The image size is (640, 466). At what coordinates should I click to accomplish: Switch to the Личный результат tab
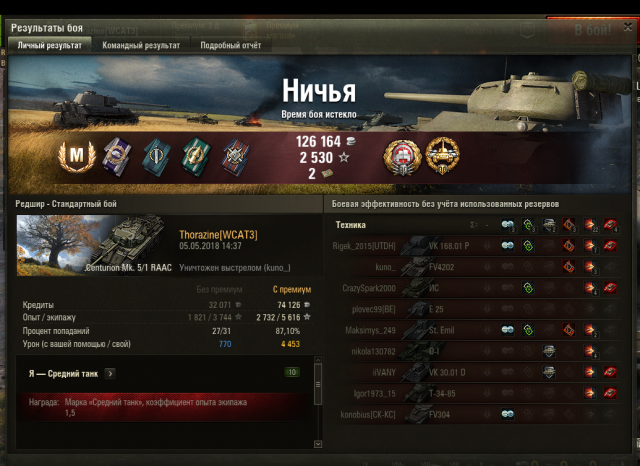(48, 45)
